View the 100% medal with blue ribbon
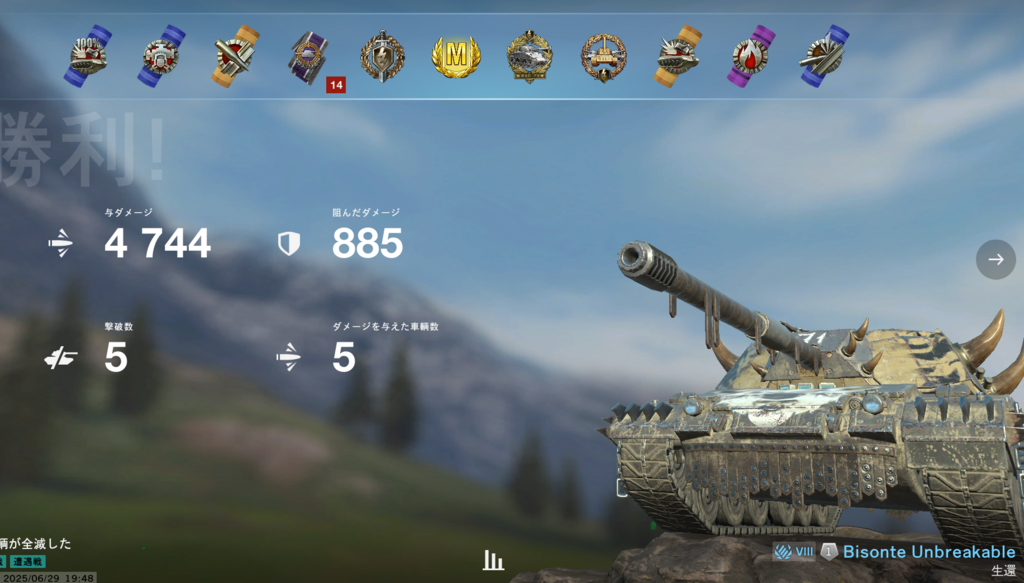 point(88,56)
